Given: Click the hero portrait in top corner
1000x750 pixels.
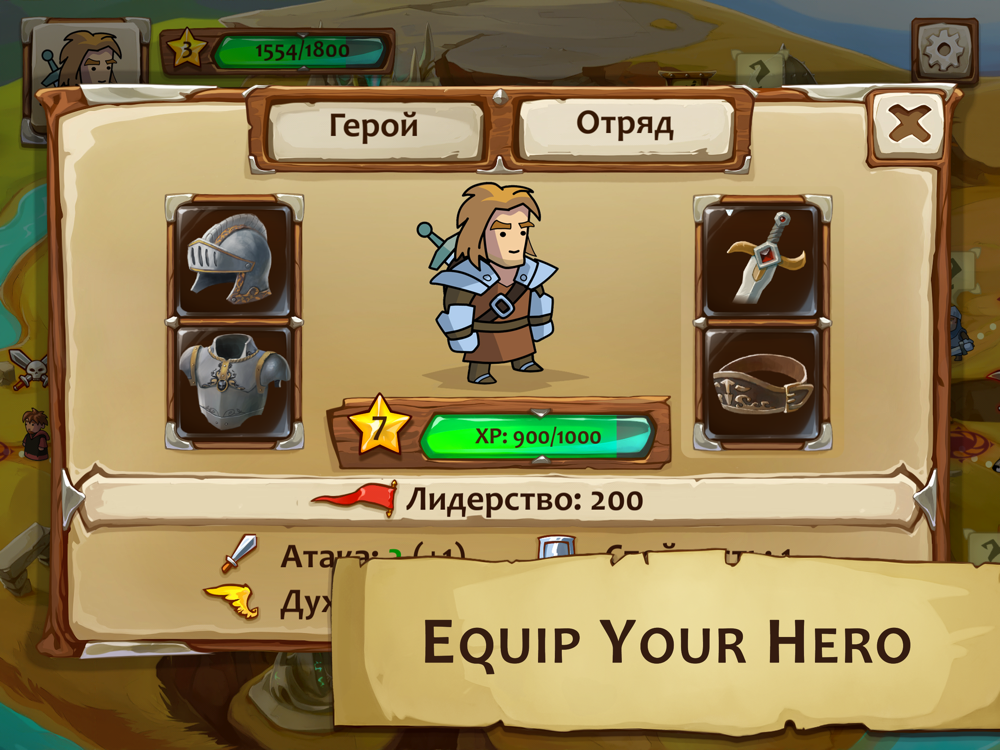Looking at the screenshot, I should point(85,58).
